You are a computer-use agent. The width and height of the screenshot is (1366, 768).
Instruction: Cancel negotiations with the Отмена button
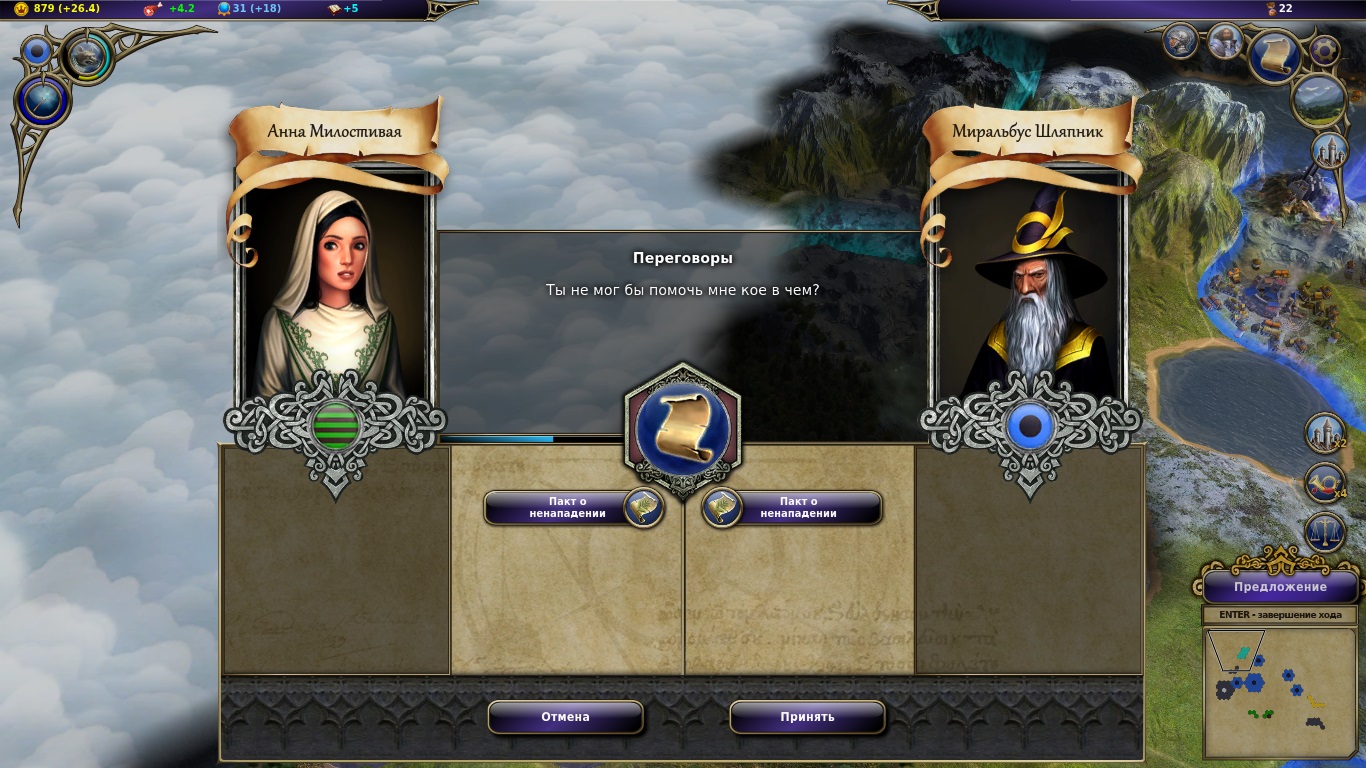click(565, 717)
